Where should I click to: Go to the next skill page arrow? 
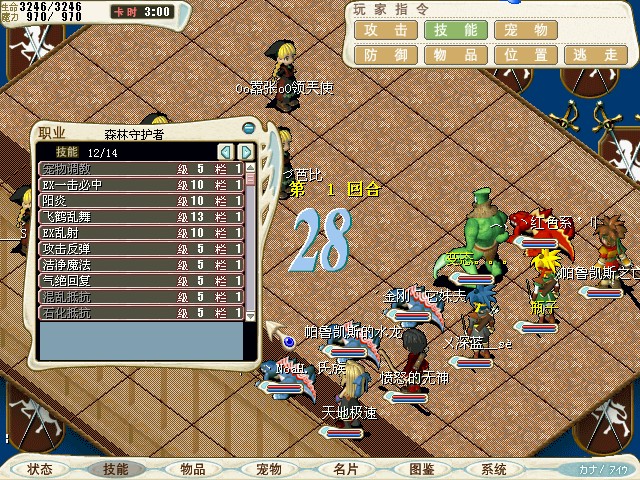tap(243, 152)
